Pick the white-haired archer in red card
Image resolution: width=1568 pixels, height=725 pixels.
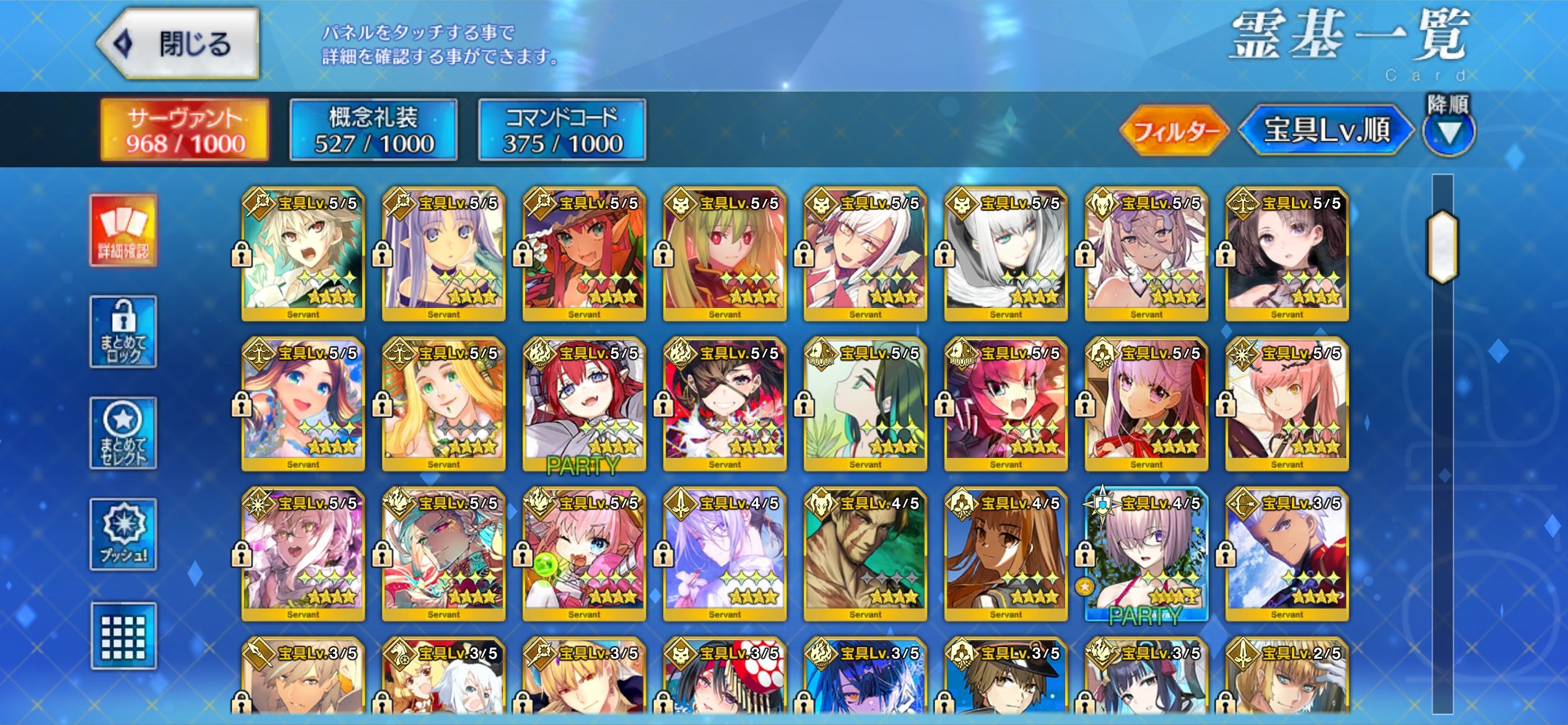[1287, 555]
